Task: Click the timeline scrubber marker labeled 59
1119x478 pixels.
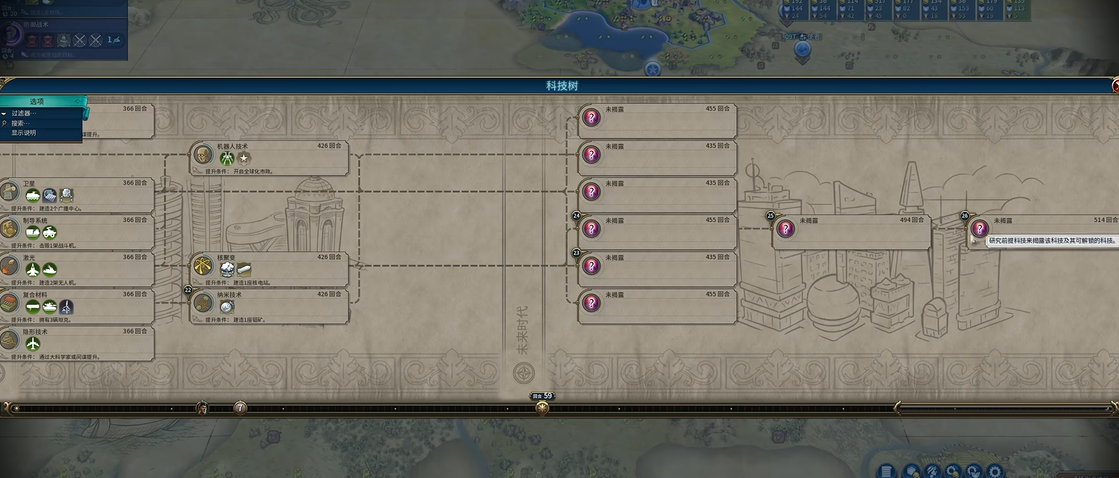Action: coord(542,407)
